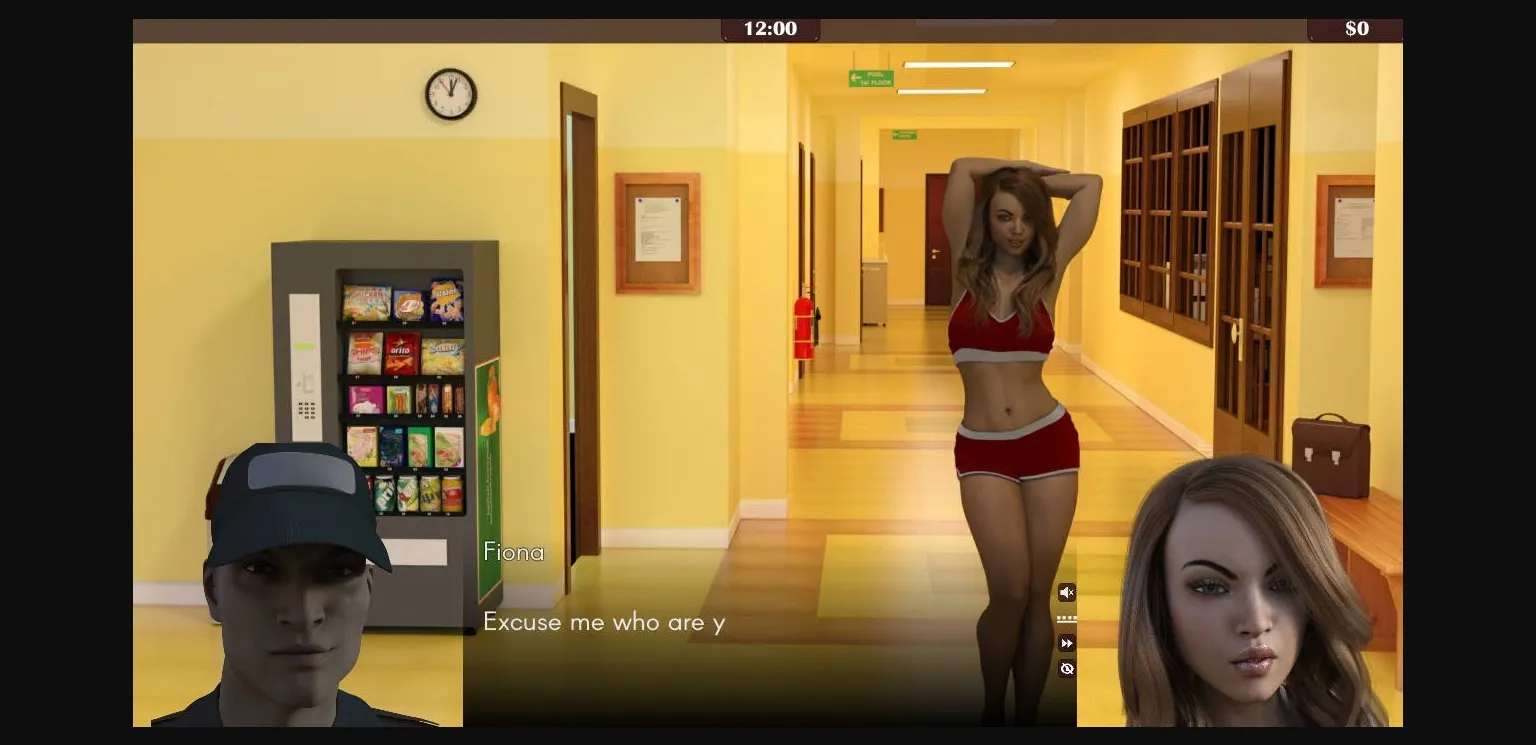This screenshot has width=1536, height=745.
Task: Open the dialogue options dots icon
Action: click(x=1067, y=617)
